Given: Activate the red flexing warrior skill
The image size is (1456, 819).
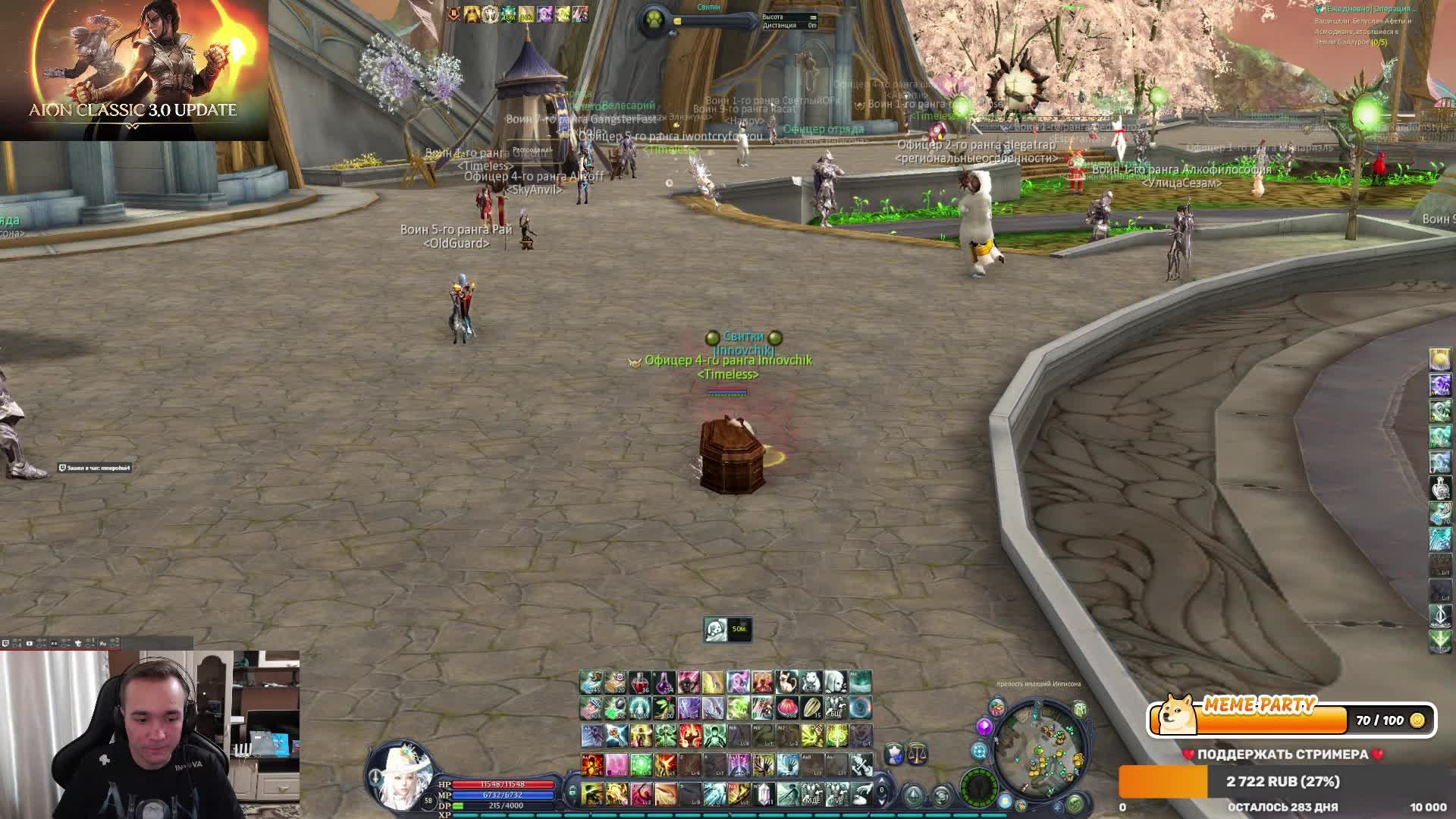Looking at the screenshot, I should [x=689, y=734].
